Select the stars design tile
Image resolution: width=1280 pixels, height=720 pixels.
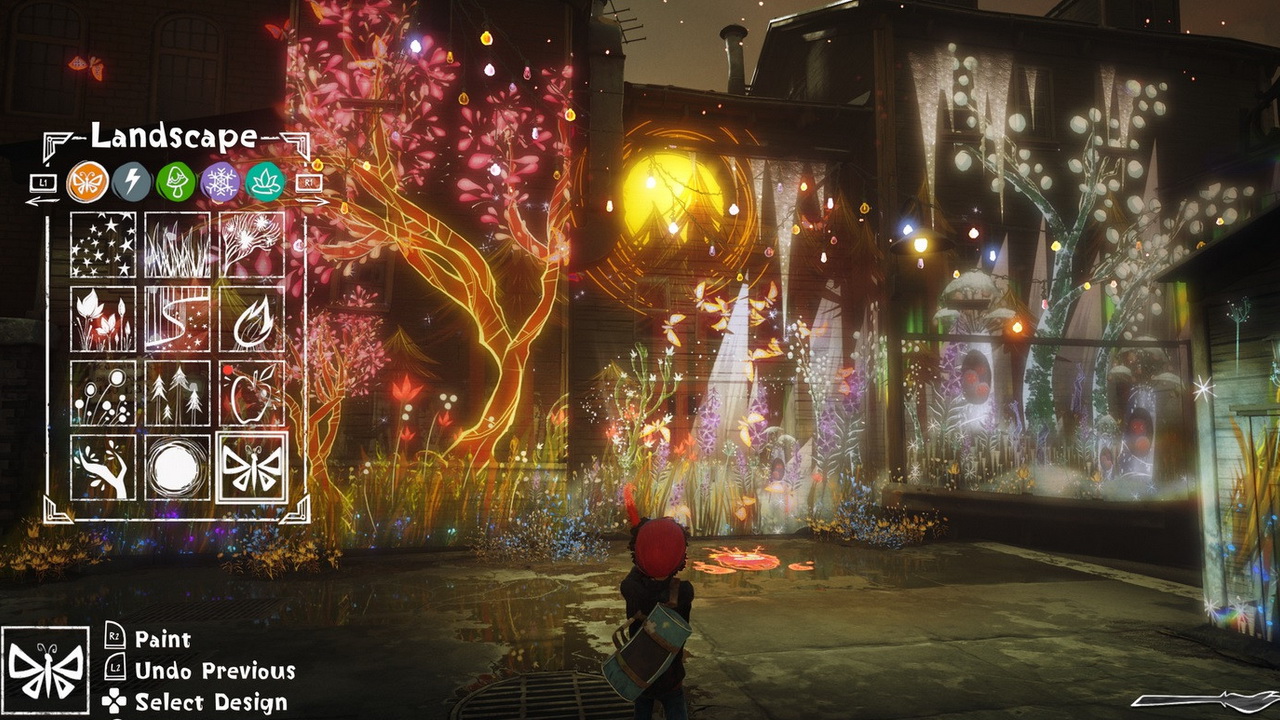(x=103, y=245)
